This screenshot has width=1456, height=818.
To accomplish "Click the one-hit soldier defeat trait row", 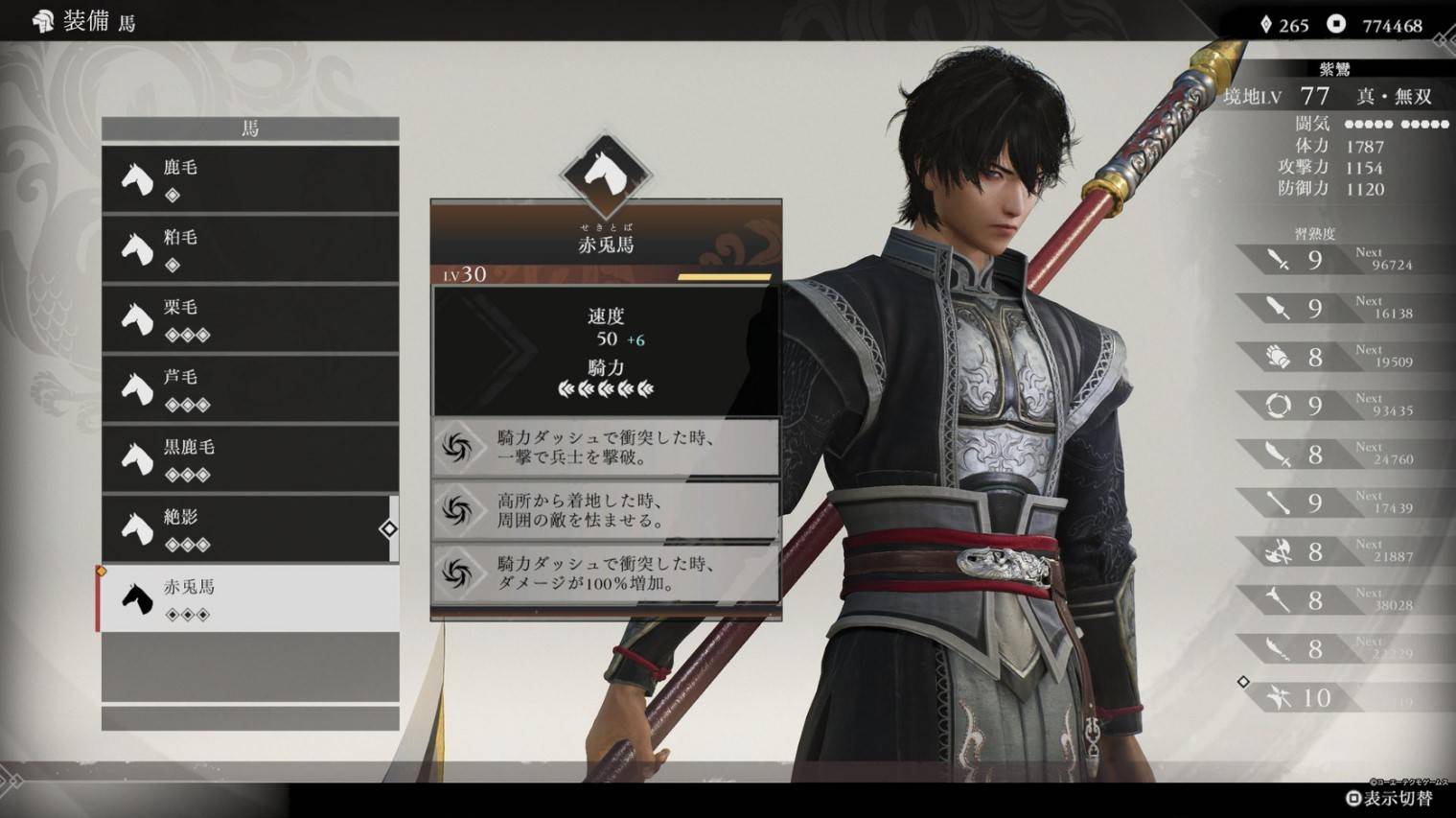I will [606, 448].
